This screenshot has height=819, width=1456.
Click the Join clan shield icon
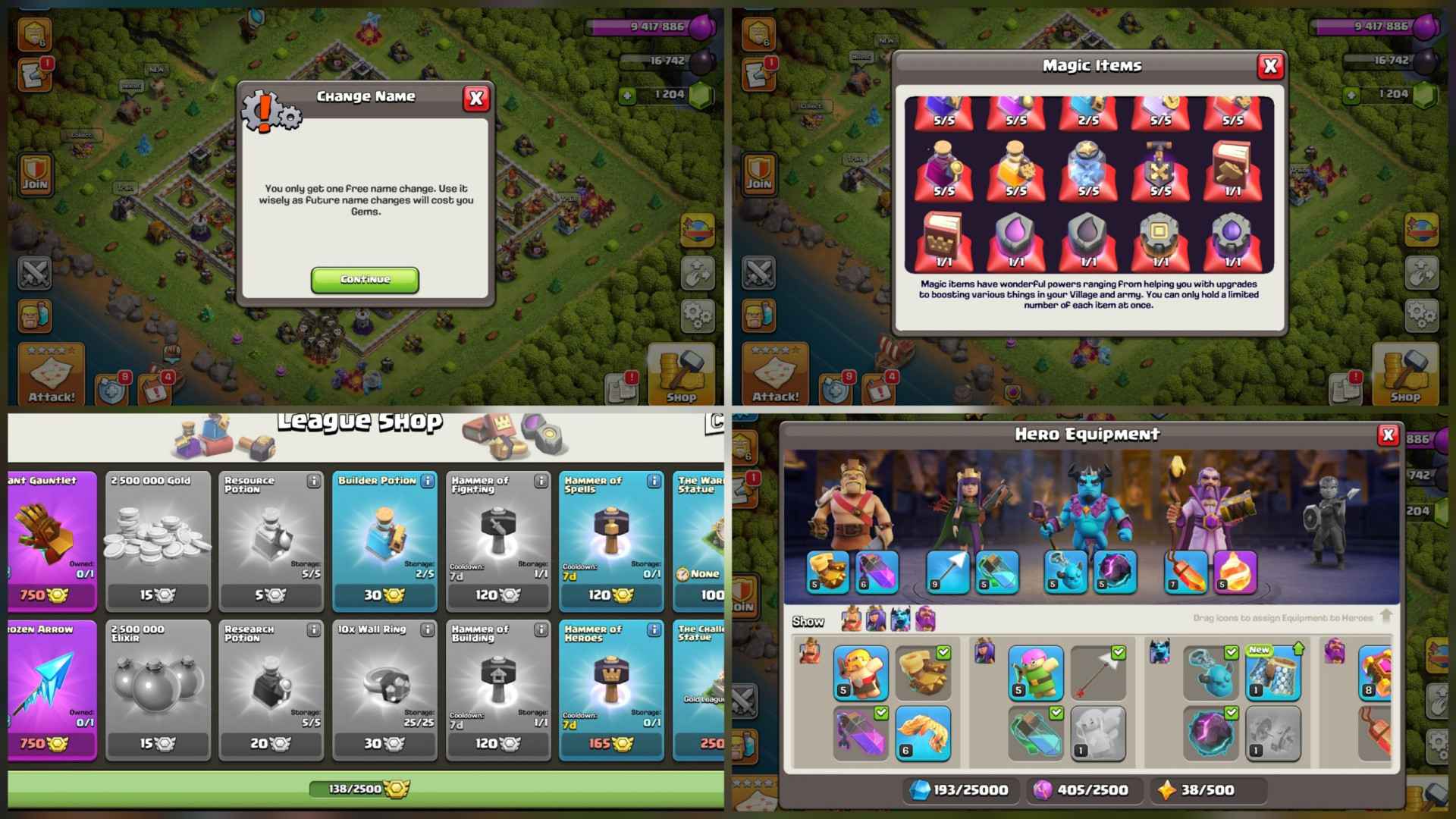34,176
